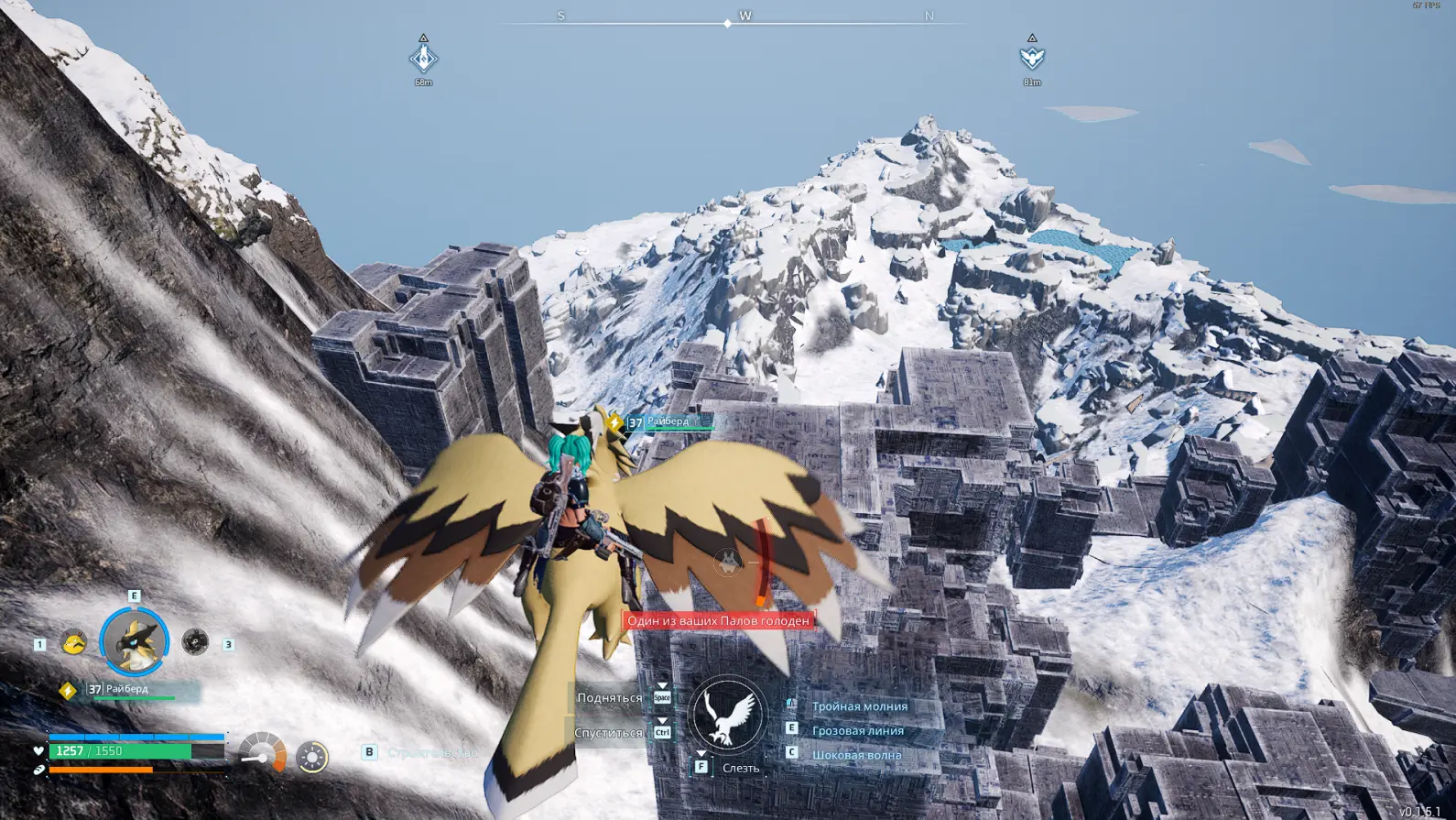Trigger the Шоковая волна skill
This screenshot has height=820, width=1456.
point(856,755)
